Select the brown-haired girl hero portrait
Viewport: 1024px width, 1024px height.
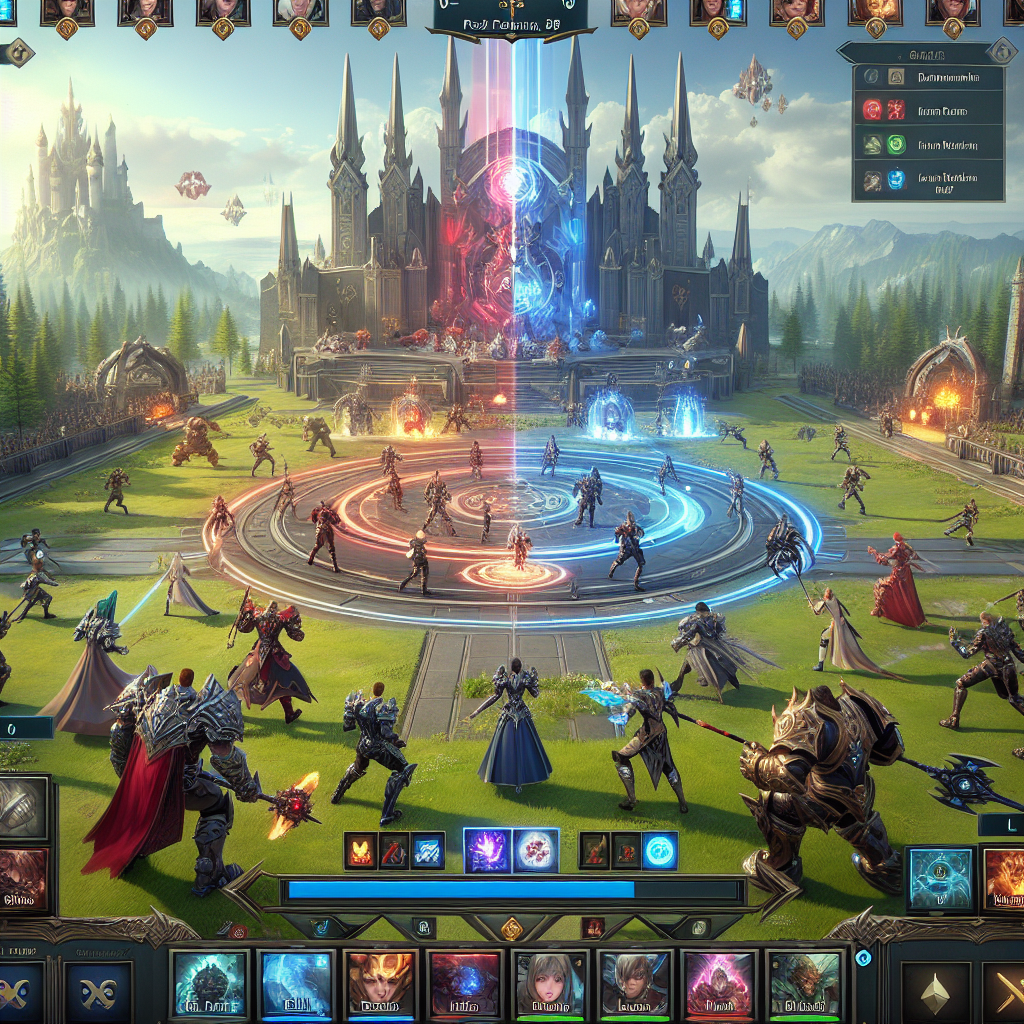[x=549, y=985]
